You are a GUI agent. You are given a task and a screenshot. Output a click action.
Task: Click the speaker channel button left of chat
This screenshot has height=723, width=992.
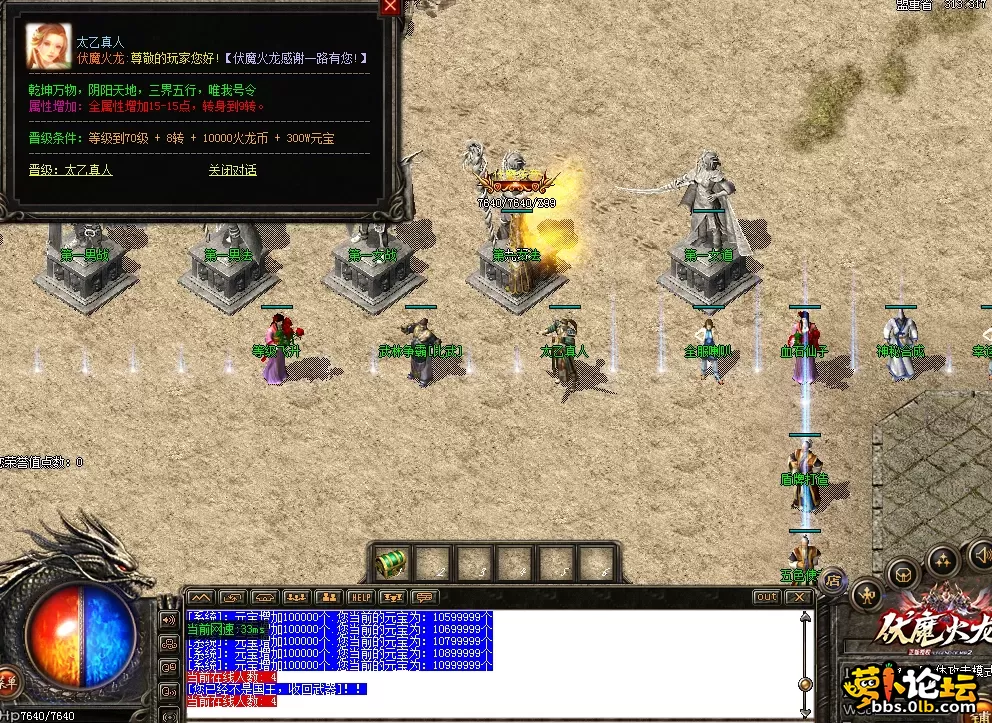(x=167, y=619)
